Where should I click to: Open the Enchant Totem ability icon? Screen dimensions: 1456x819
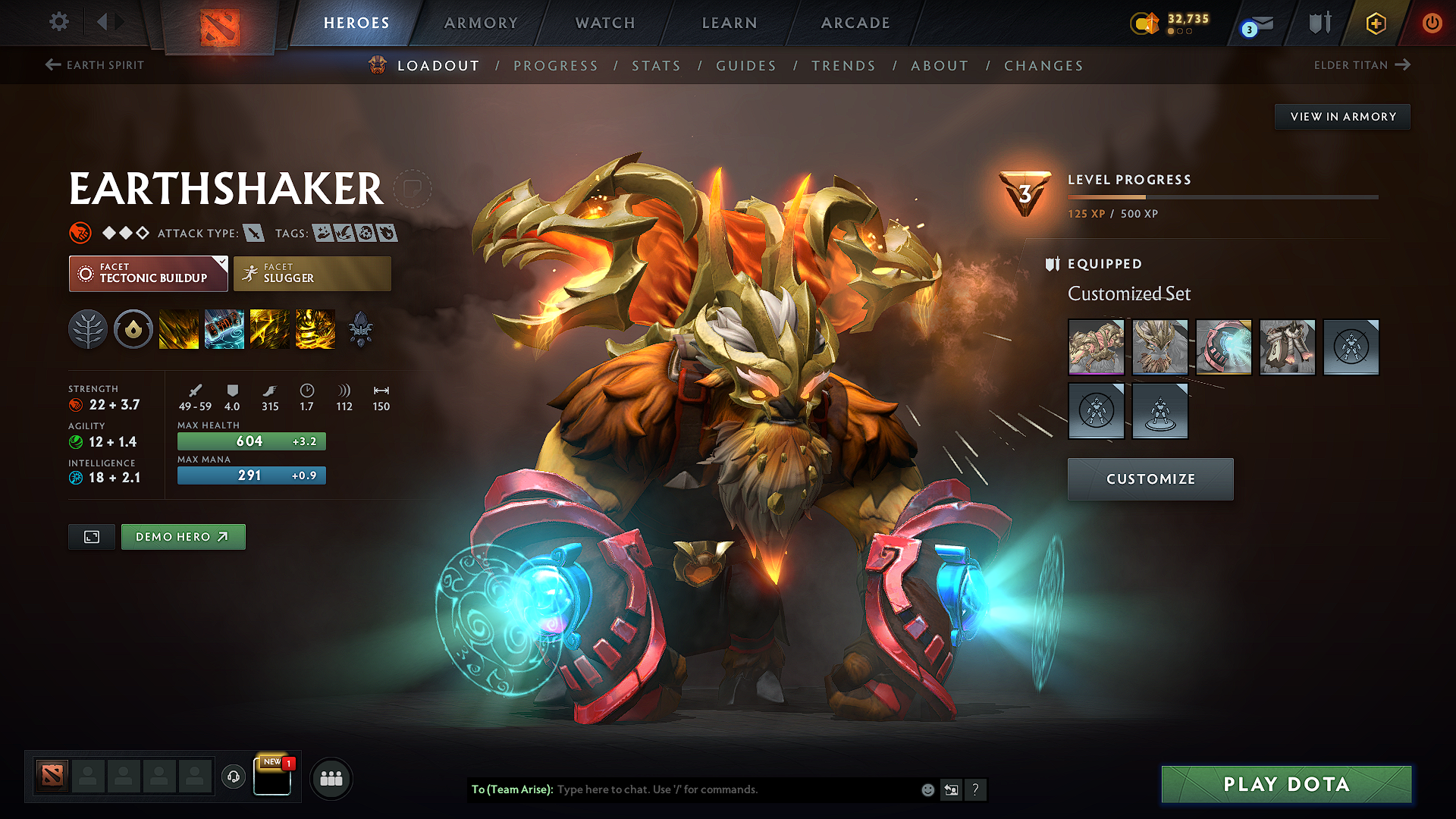224,329
